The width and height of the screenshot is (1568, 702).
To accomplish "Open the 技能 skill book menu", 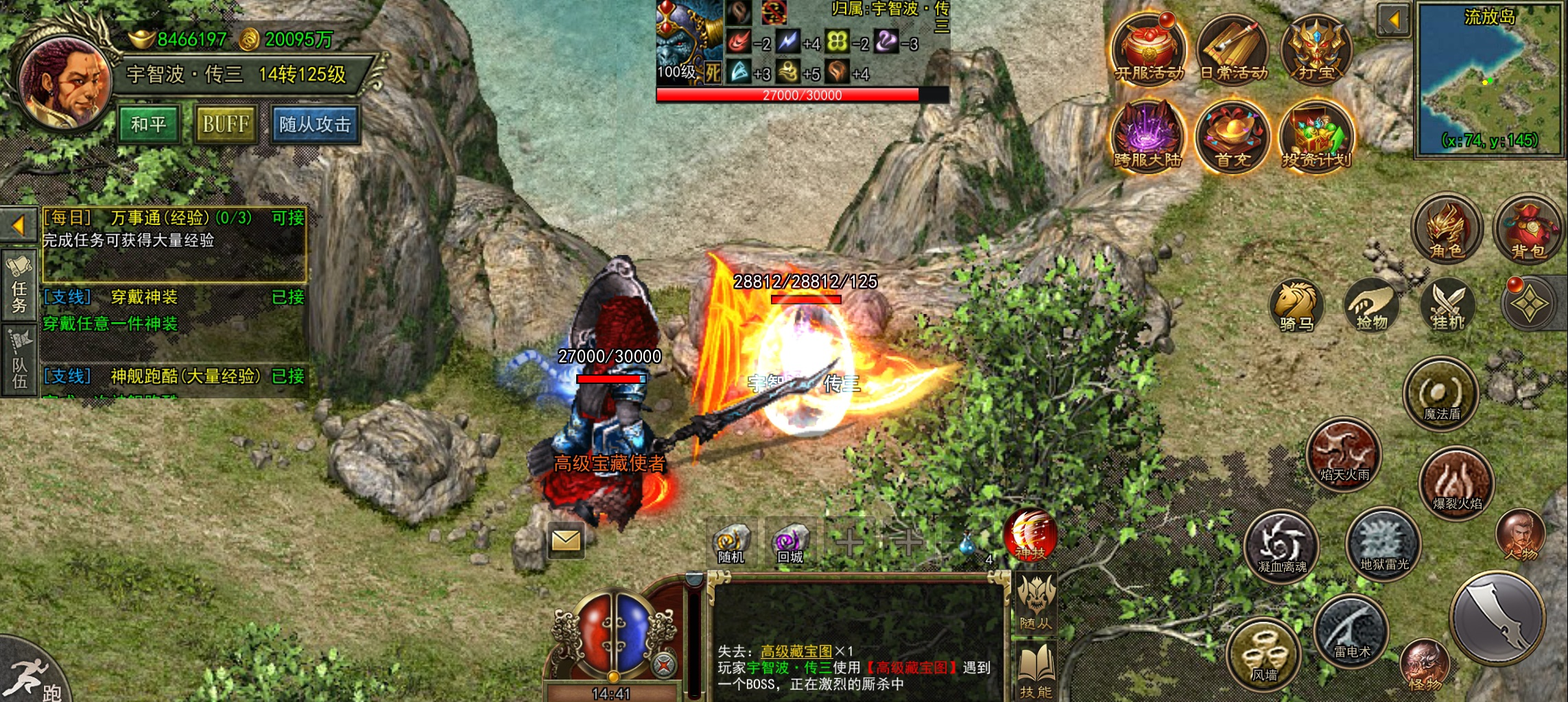I will point(1036,672).
